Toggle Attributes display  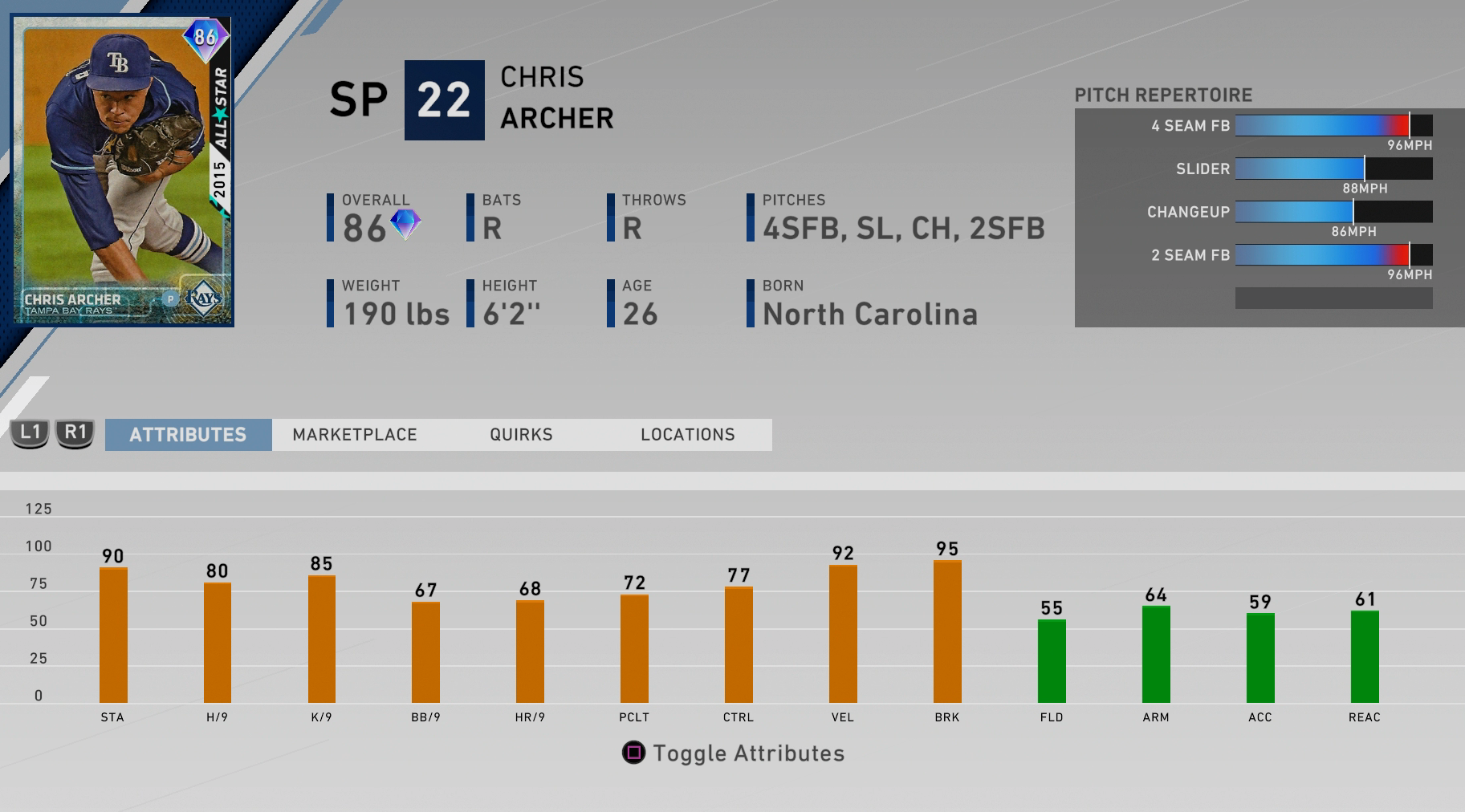(747, 753)
